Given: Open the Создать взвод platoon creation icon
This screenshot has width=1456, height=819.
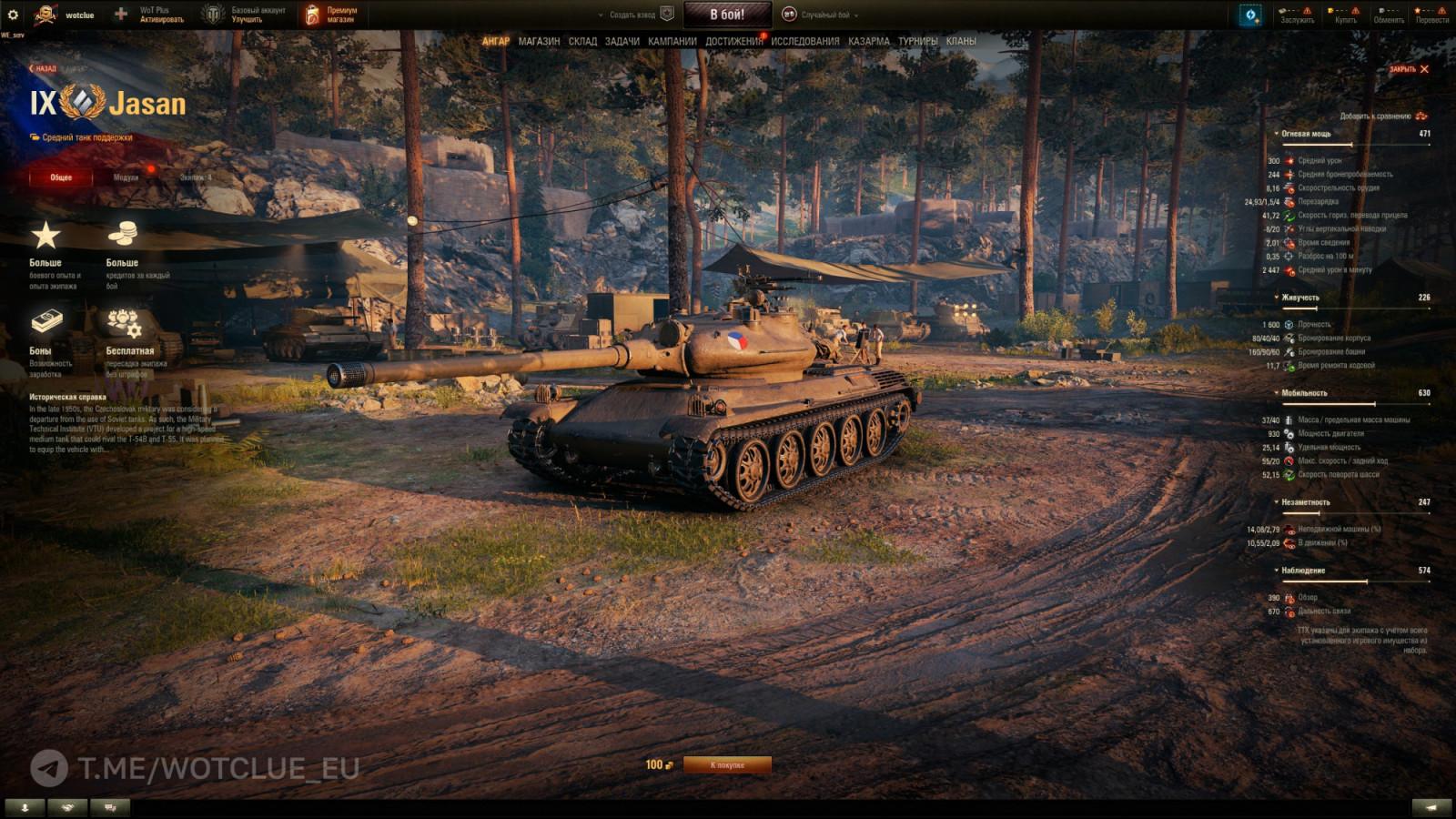Looking at the screenshot, I should point(666,13).
